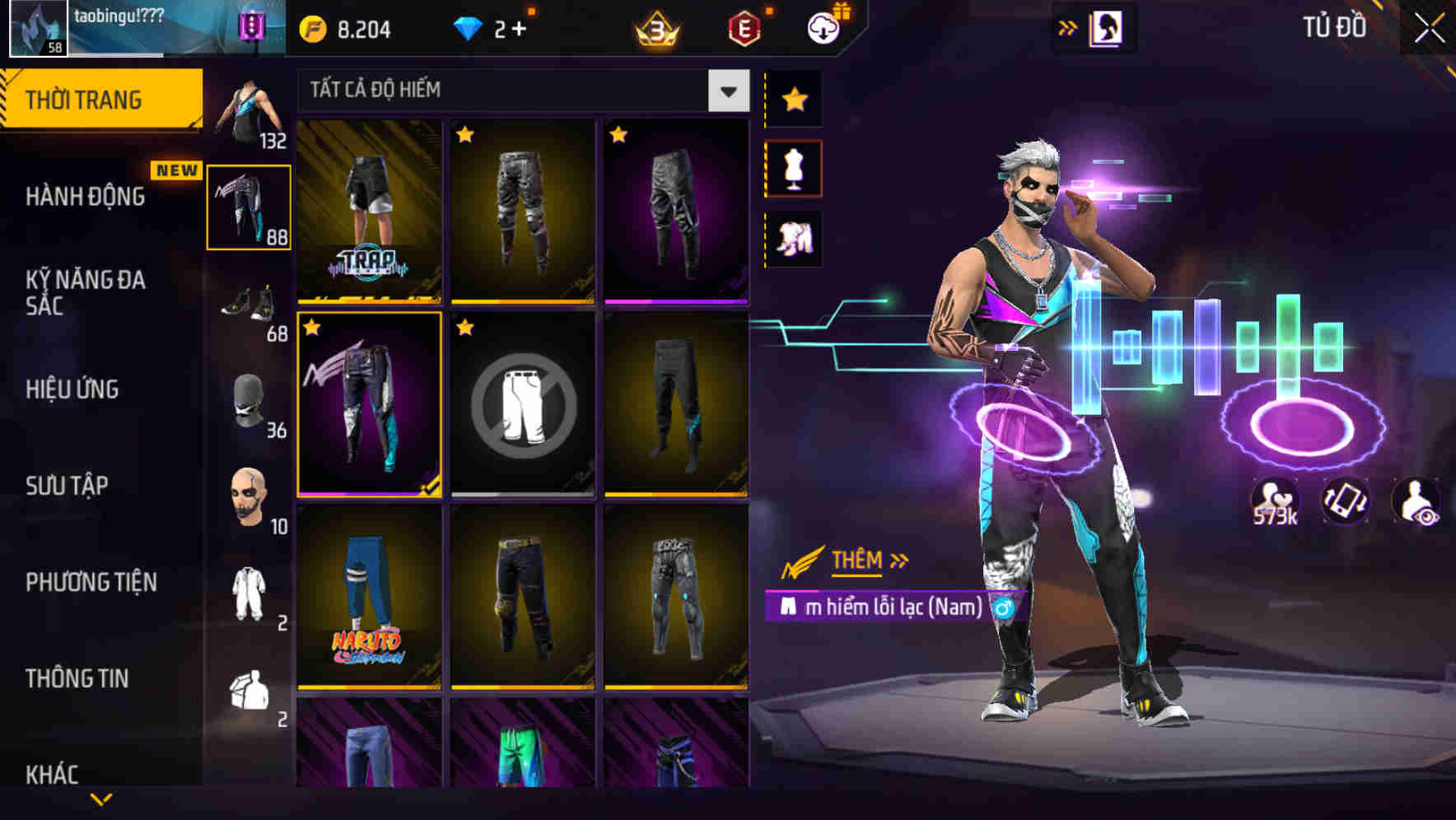Toggle the star favorites filter
This screenshot has height=820, width=1456.
pyautogui.click(x=793, y=100)
